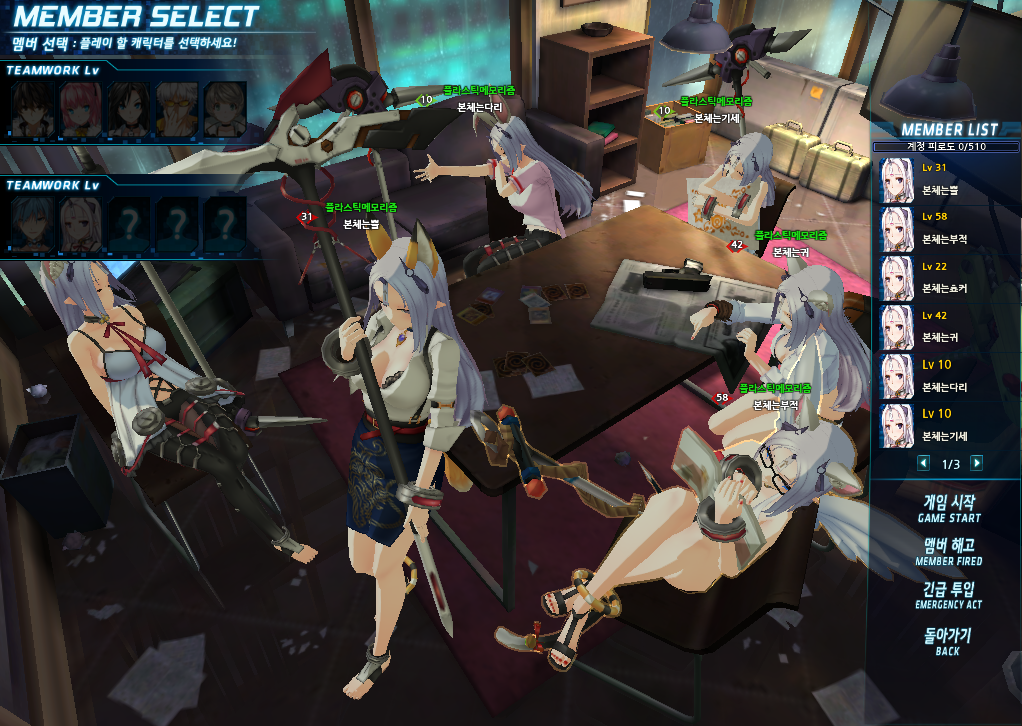Select the short light-brown-haired teamwork portrait
Image resolution: width=1022 pixels, height=726 pixels.
pyautogui.click(x=225, y=109)
